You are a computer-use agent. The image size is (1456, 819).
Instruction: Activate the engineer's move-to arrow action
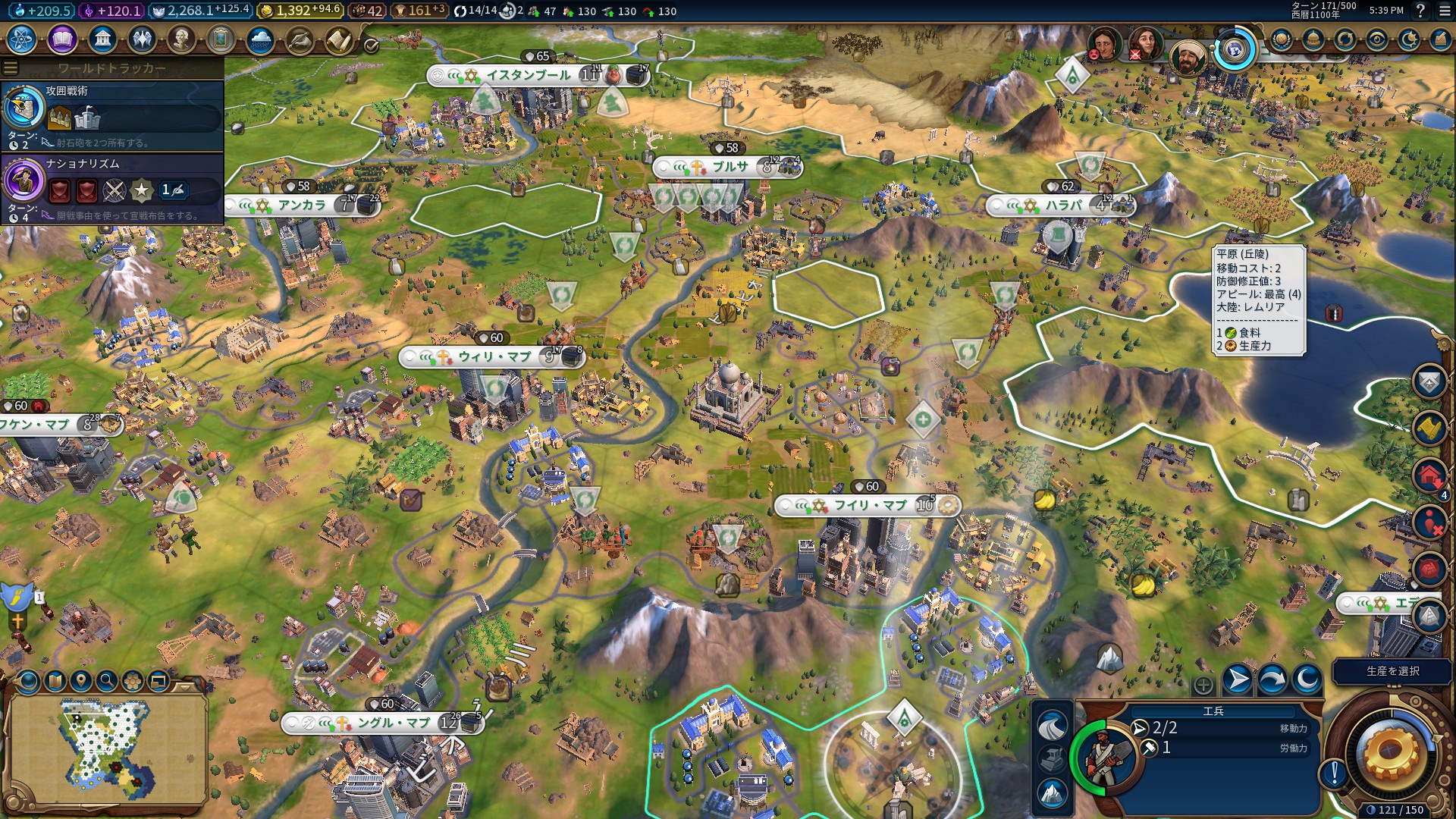pyautogui.click(x=1238, y=679)
